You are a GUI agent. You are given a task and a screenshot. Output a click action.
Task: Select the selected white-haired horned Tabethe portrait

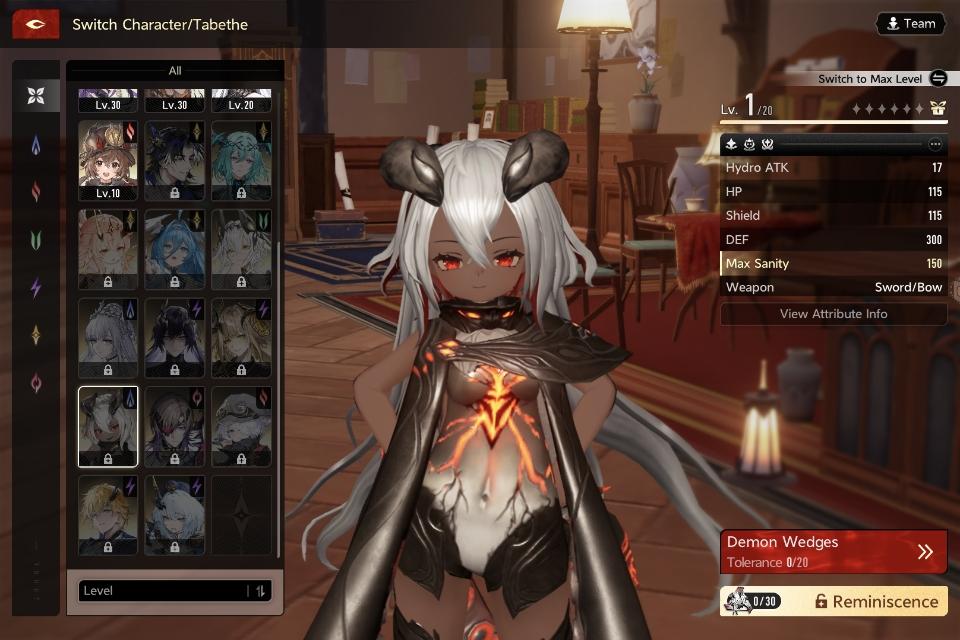coord(108,427)
